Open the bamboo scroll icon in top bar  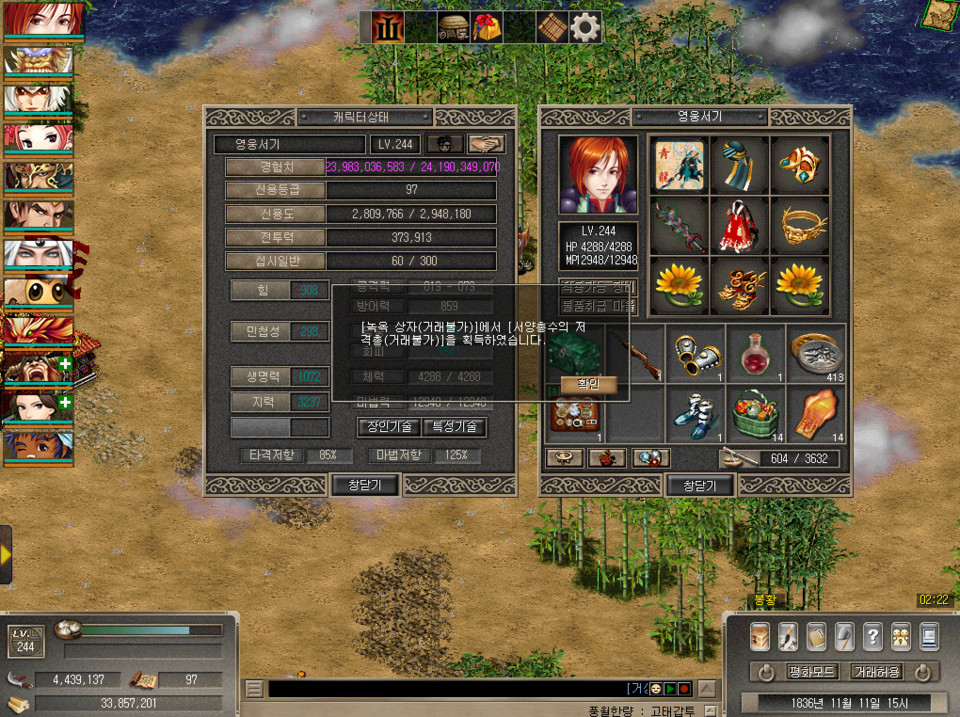552,28
